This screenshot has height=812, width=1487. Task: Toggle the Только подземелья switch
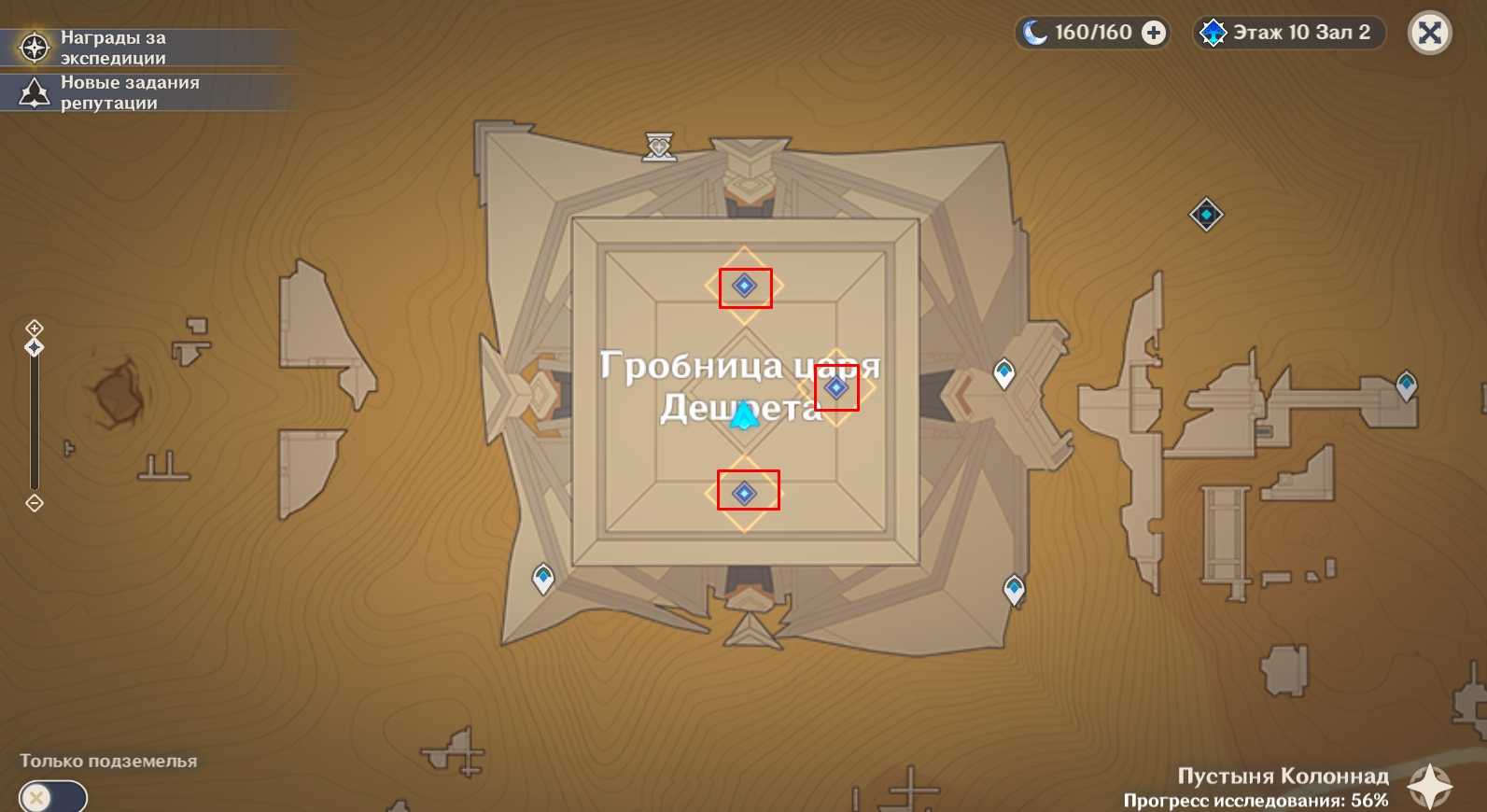pyautogui.click(x=52, y=797)
